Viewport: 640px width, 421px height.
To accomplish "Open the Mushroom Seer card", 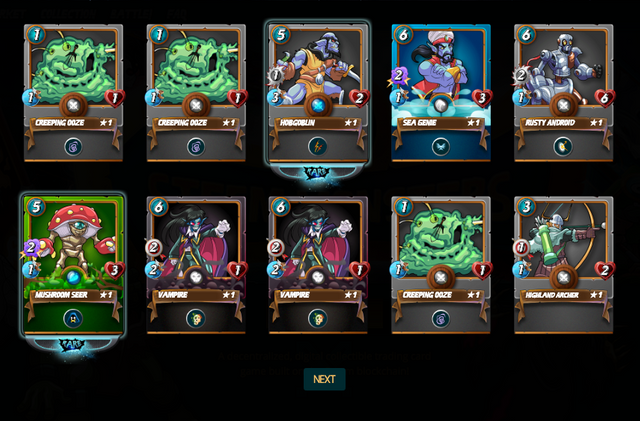I will coord(73,264).
